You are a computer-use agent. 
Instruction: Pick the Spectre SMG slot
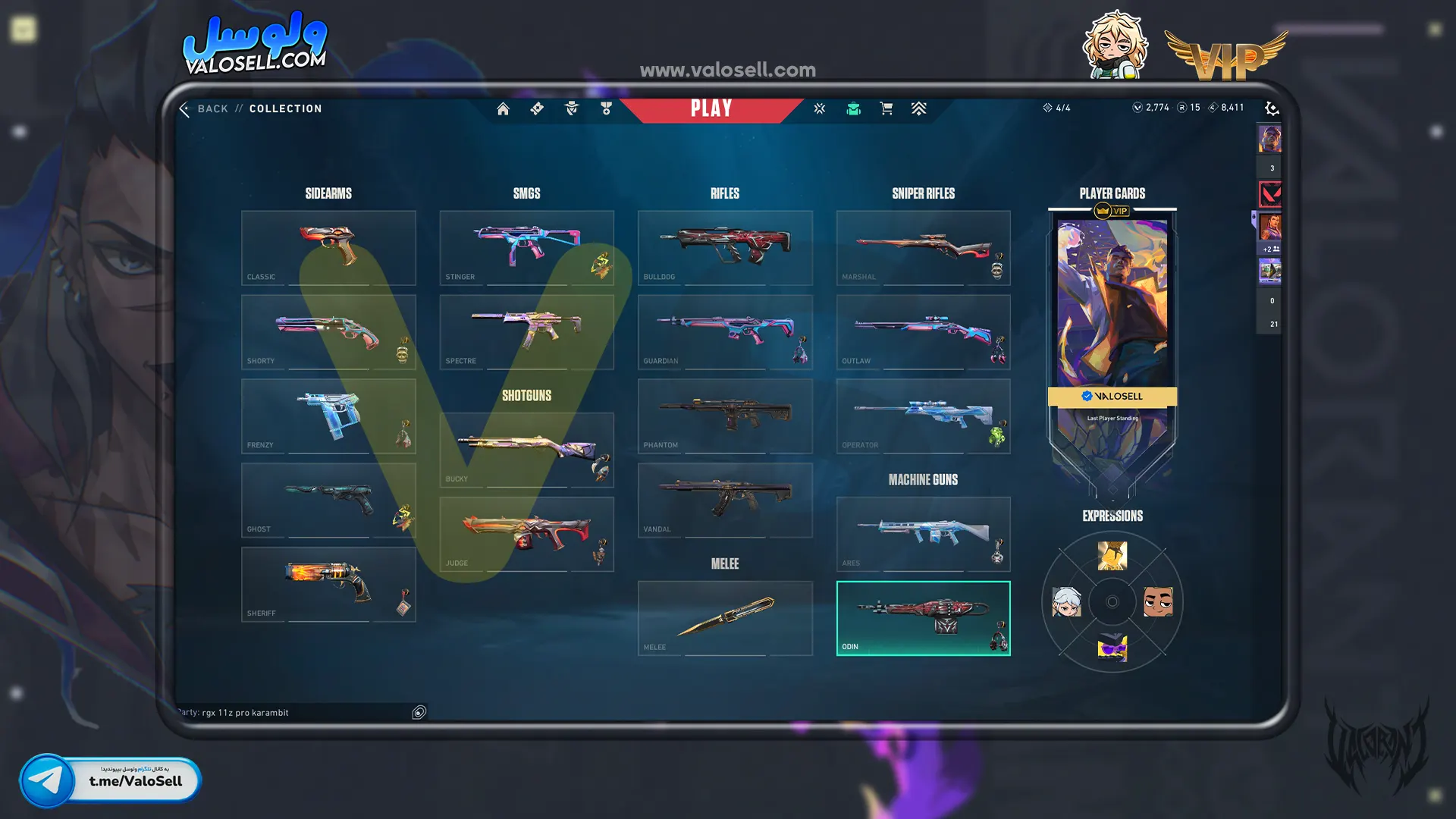pos(526,332)
